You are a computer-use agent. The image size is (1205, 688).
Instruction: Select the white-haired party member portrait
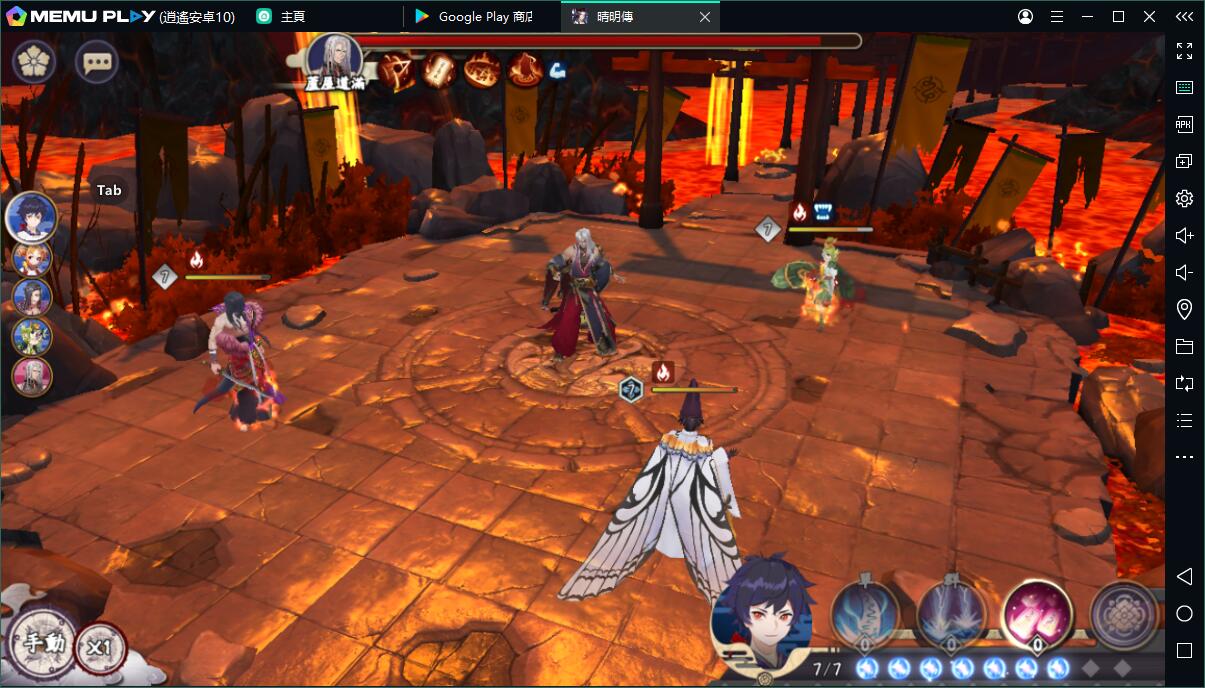click(31, 377)
